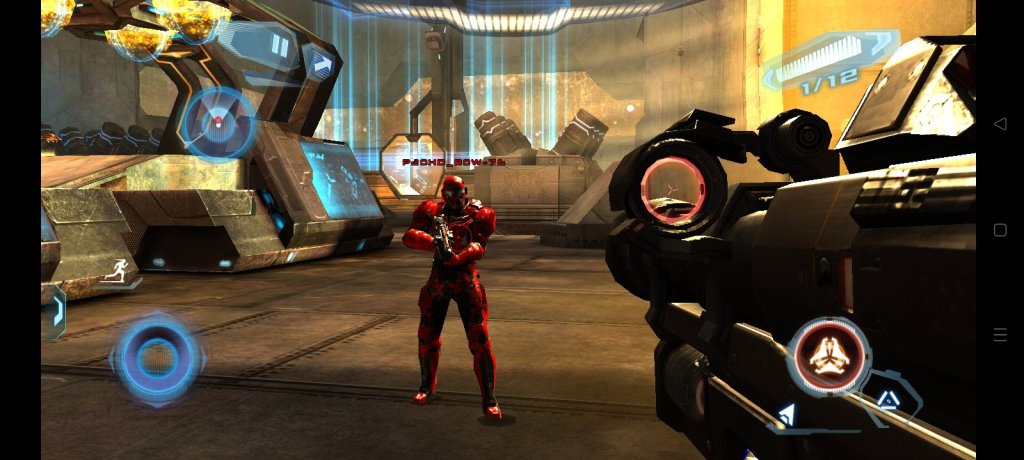Activate the sprint running-figure icon
Screen dimensions: 1024x460
[x=117, y=272]
